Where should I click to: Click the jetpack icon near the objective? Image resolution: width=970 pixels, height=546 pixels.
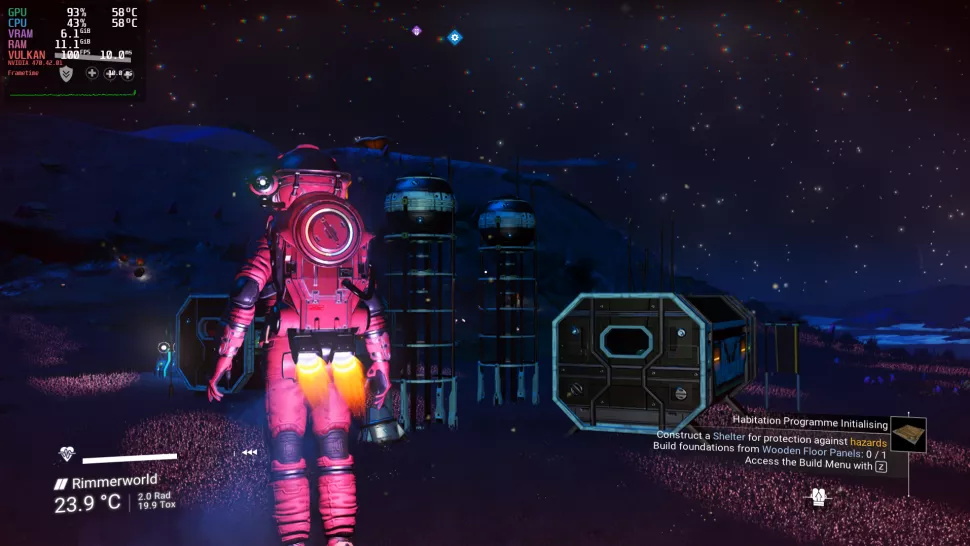coord(819,496)
